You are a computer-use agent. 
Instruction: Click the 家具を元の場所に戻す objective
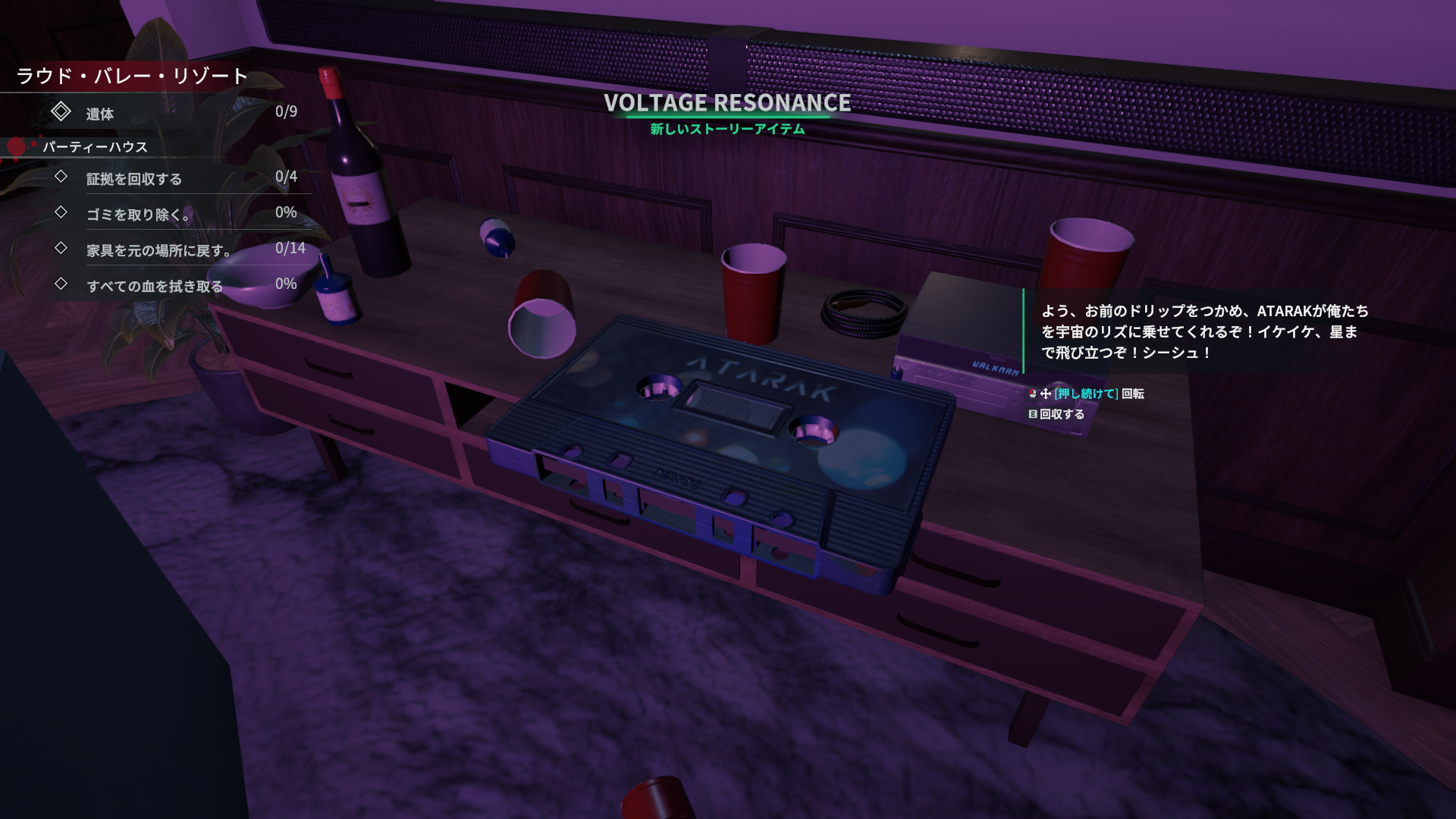(x=158, y=250)
